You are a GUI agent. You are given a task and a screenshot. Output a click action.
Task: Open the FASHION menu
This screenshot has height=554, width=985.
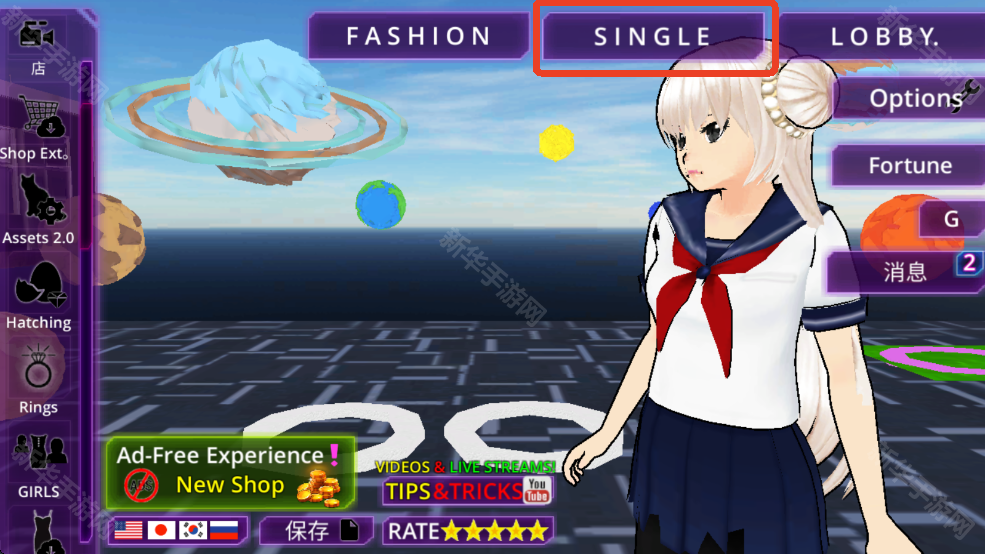coord(418,37)
